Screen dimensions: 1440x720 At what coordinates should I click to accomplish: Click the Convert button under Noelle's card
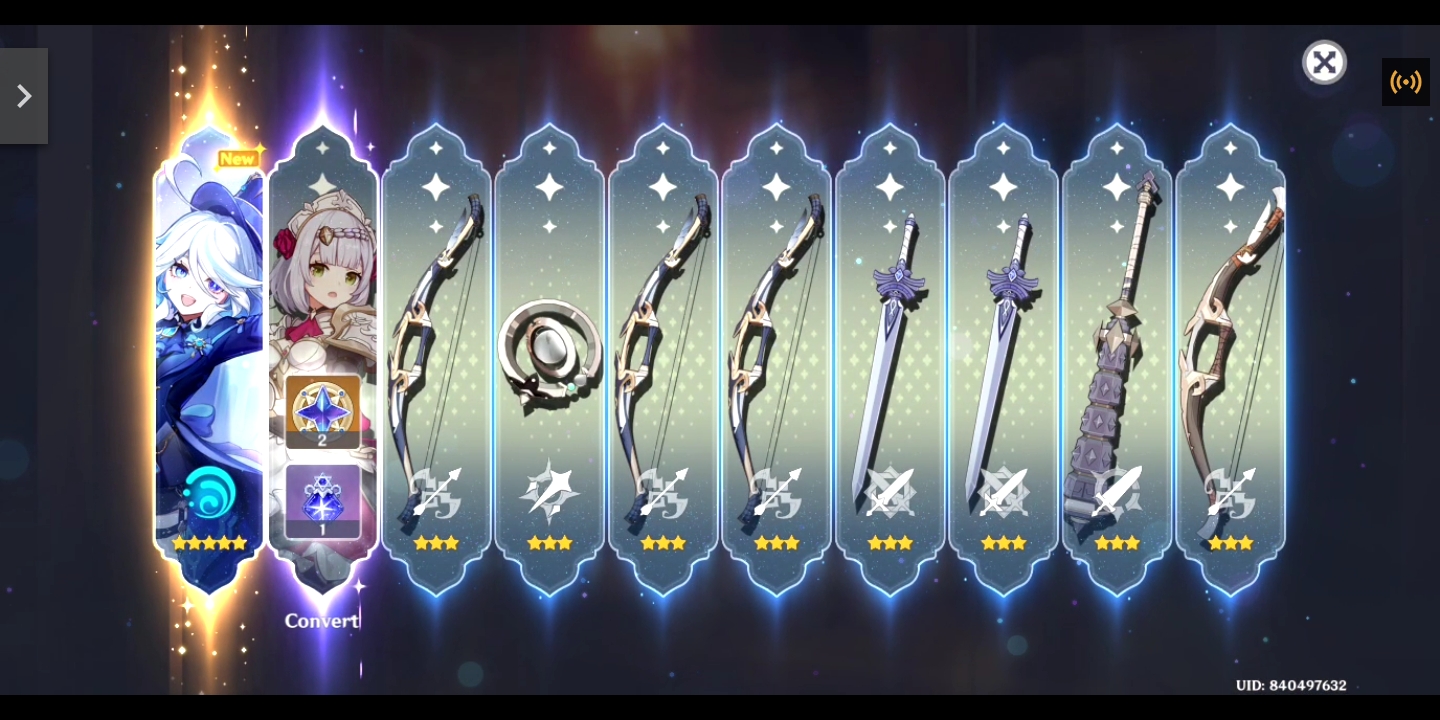(x=322, y=621)
